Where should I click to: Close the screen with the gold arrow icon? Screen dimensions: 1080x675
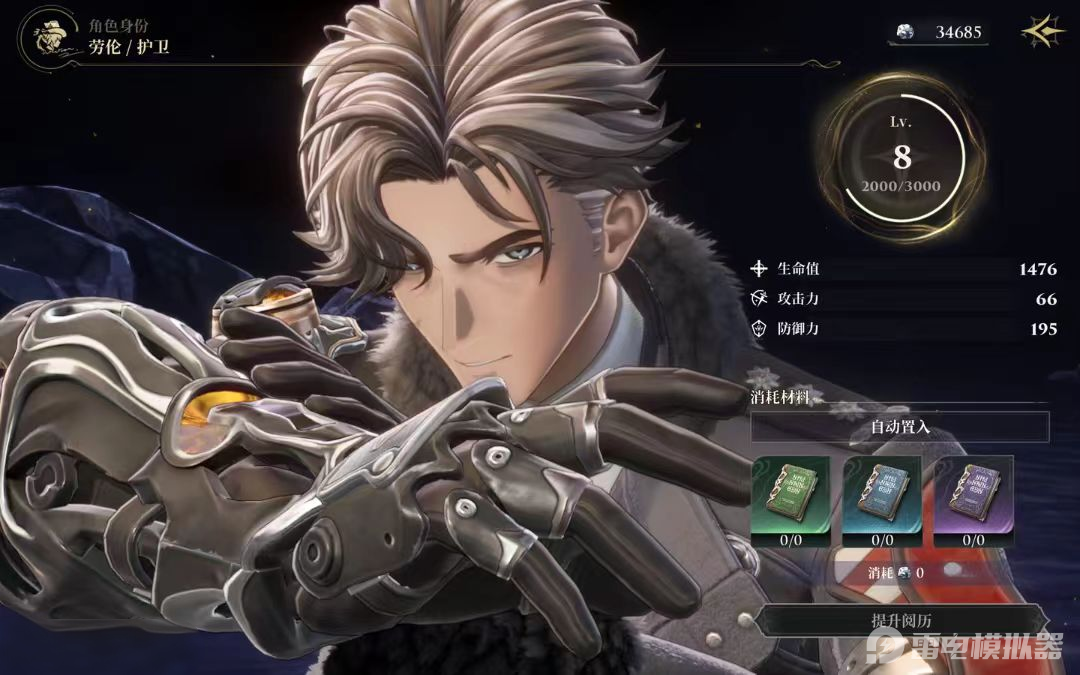tap(1043, 32)
